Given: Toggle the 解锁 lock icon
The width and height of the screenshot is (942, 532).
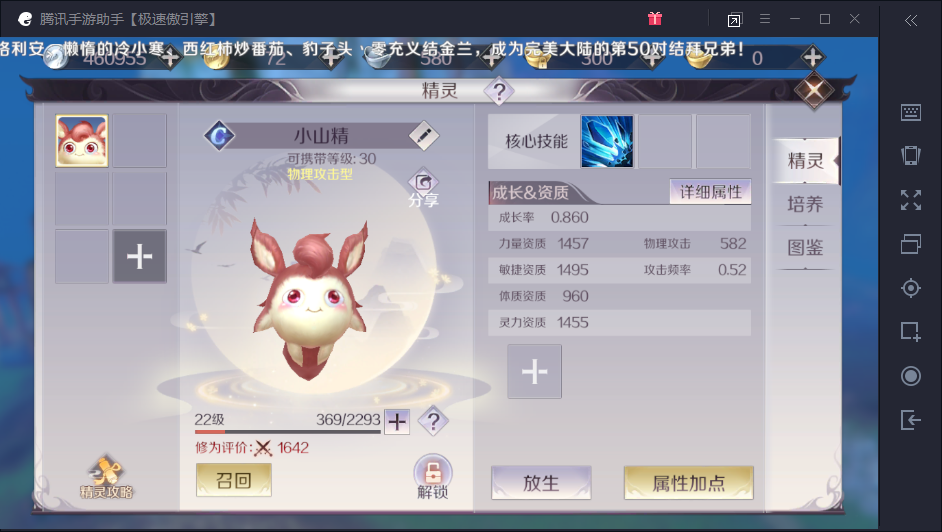Looking at the screenshot, I should [432, 476].
